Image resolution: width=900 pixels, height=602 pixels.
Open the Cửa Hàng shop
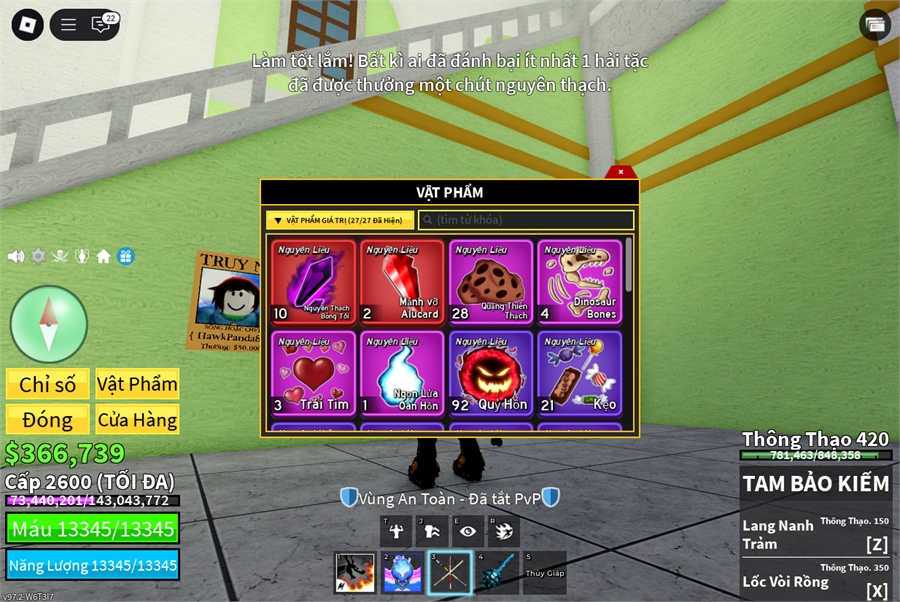tap(137, 420)
